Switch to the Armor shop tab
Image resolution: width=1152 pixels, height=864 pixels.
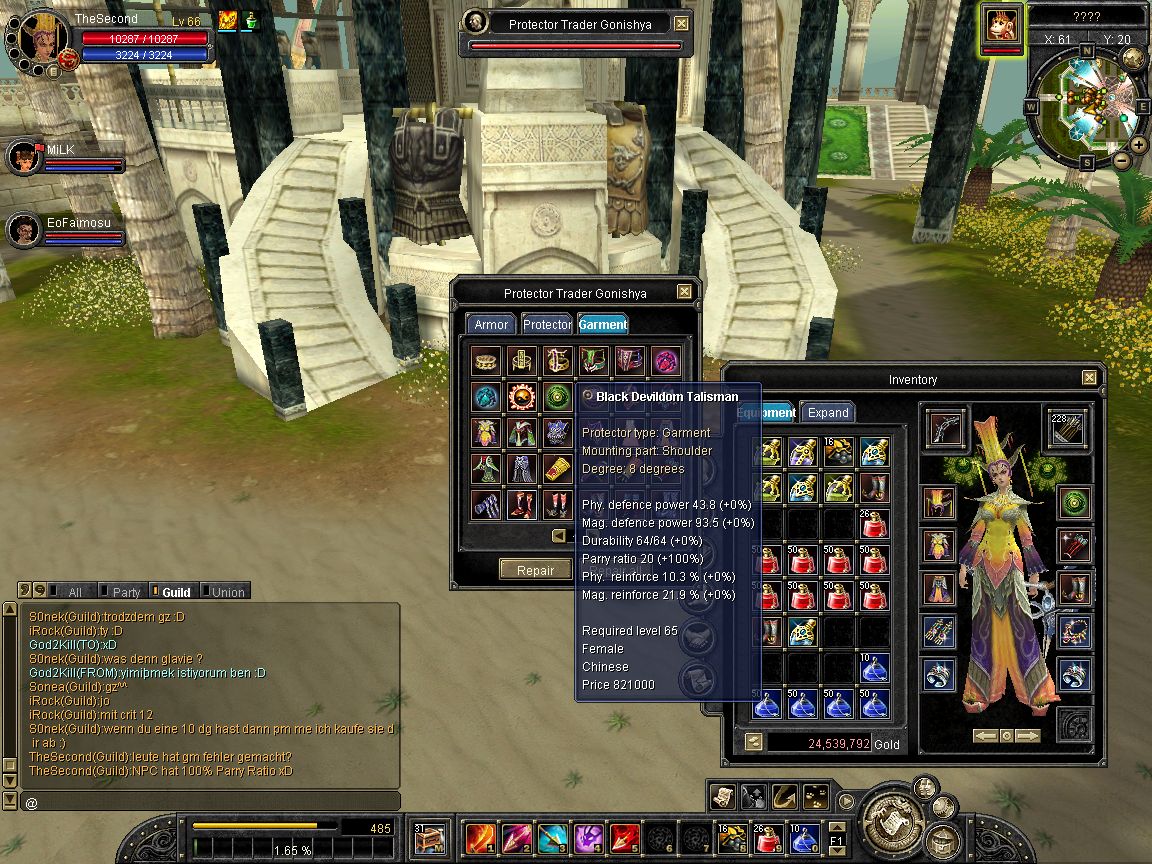tap(491, 324)
